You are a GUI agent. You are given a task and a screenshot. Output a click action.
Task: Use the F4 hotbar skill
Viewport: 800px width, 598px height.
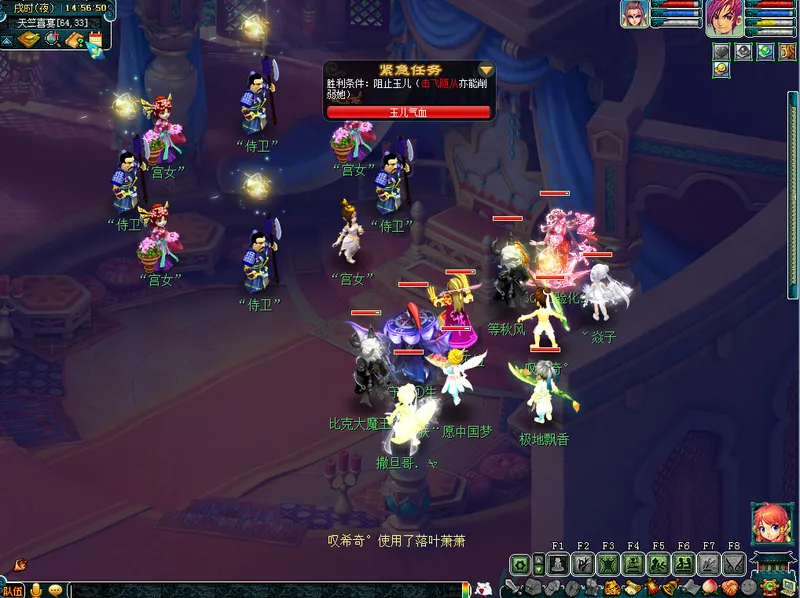[x=633, y=564]
